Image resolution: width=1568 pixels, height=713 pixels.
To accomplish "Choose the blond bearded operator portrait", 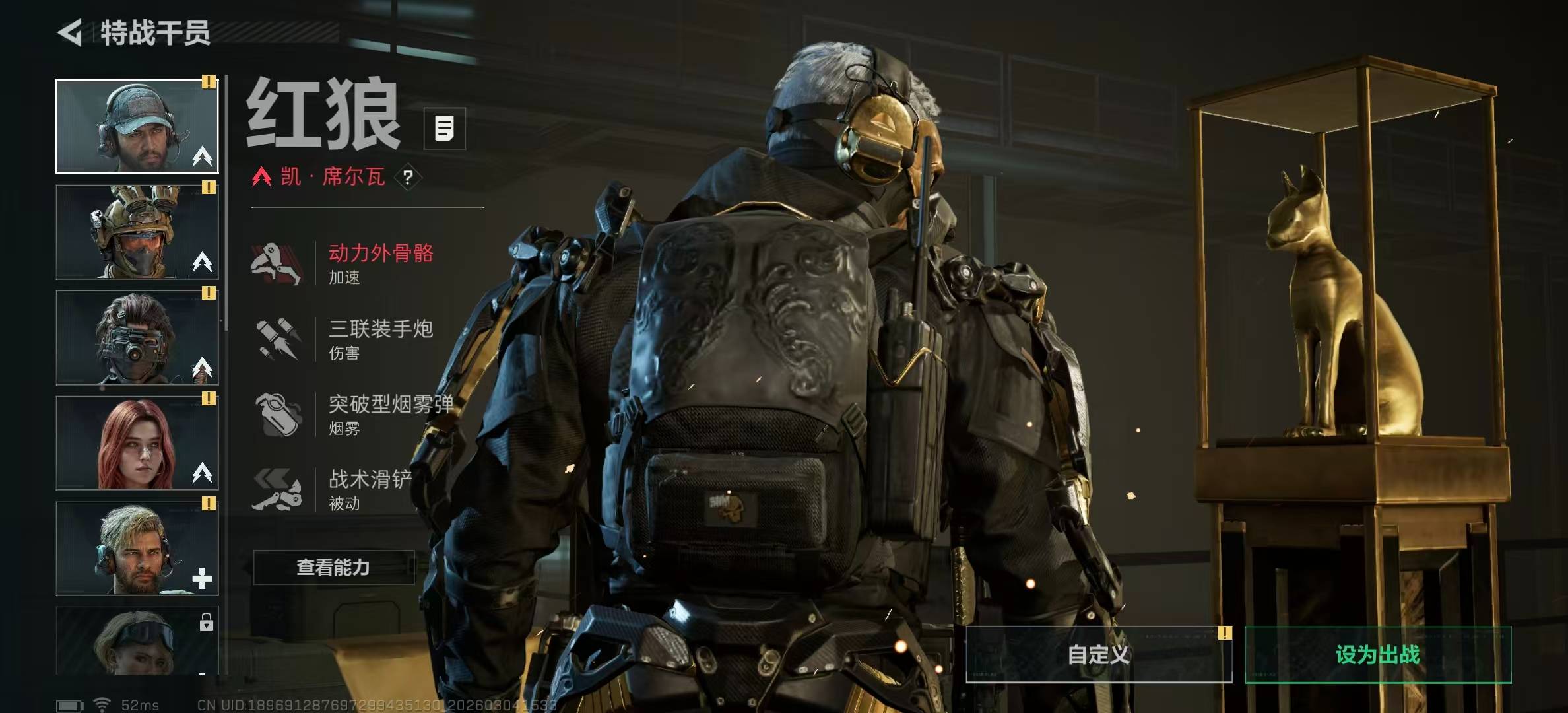I will (137, 549).
